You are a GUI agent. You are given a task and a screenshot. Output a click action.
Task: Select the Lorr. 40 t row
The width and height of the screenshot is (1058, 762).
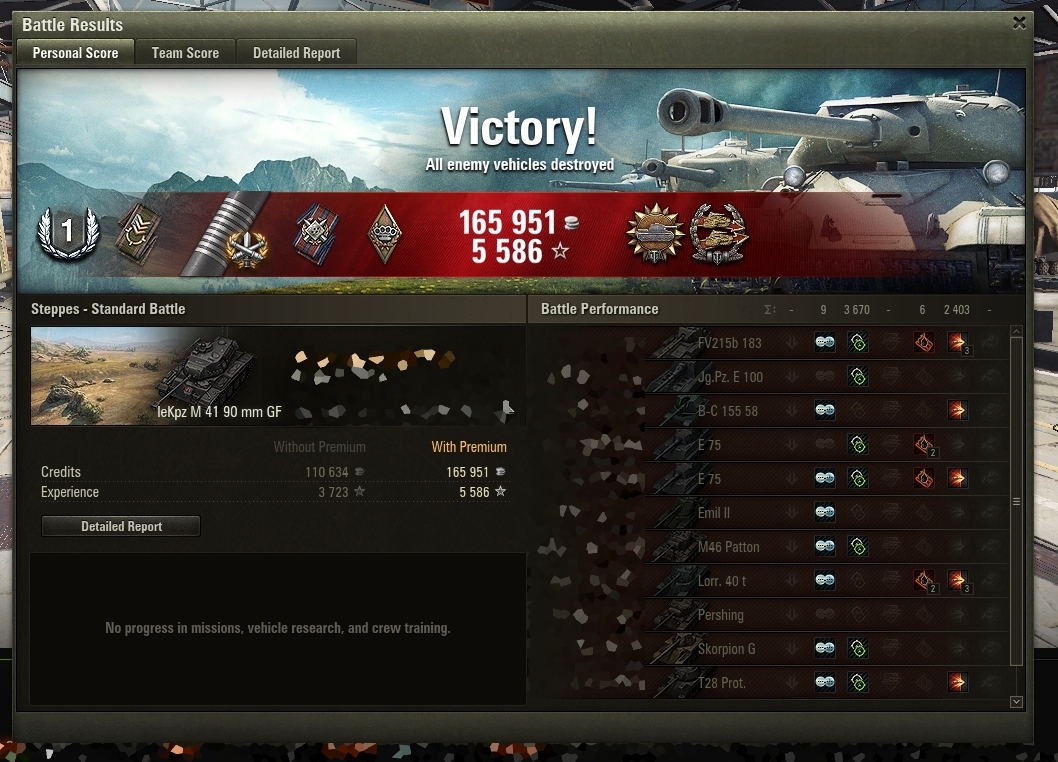click(722, 581)
